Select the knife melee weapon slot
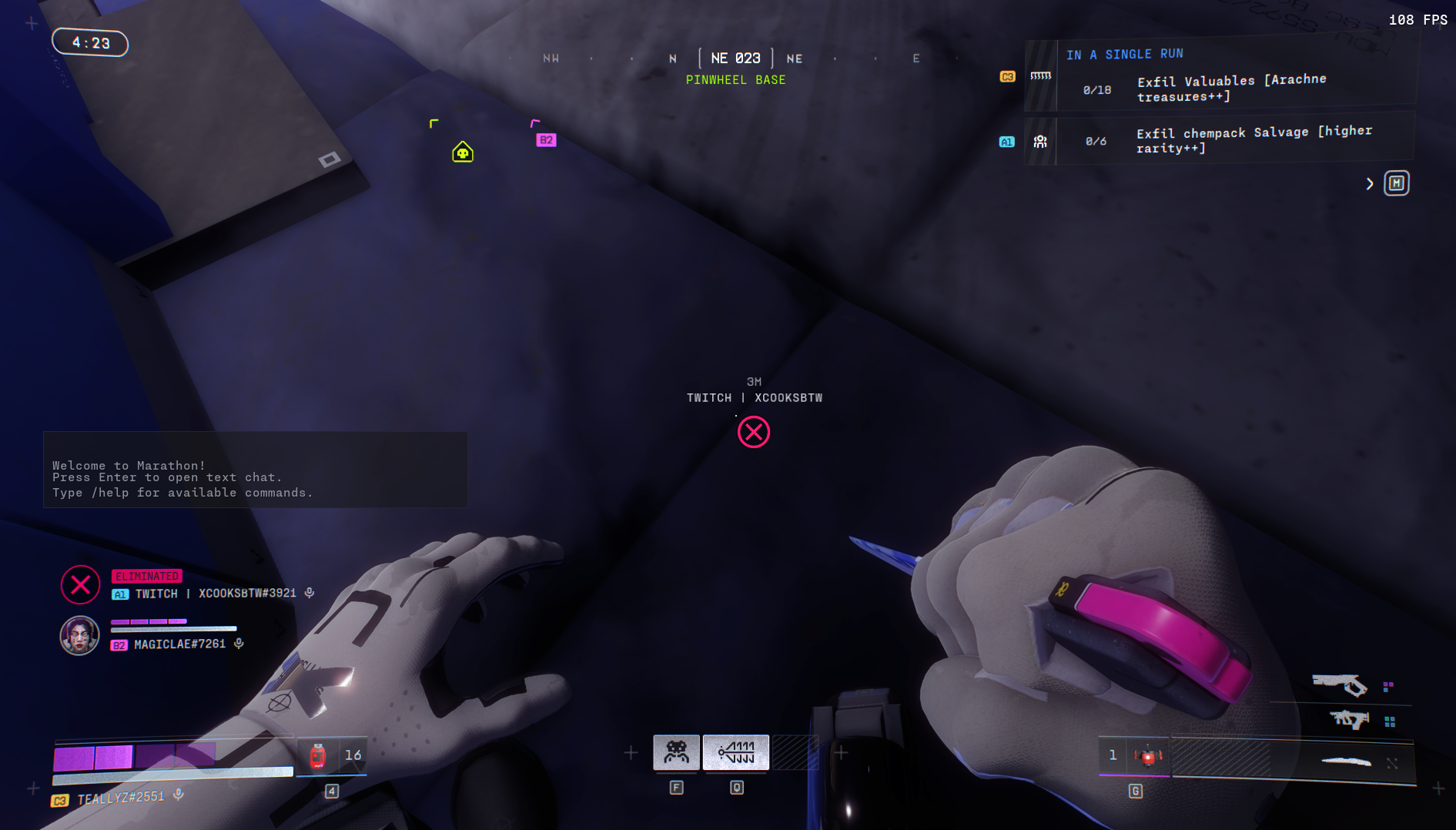The height and width of the screenshot is (830, 1456). pyautogui.click(x=1346, y=762)
